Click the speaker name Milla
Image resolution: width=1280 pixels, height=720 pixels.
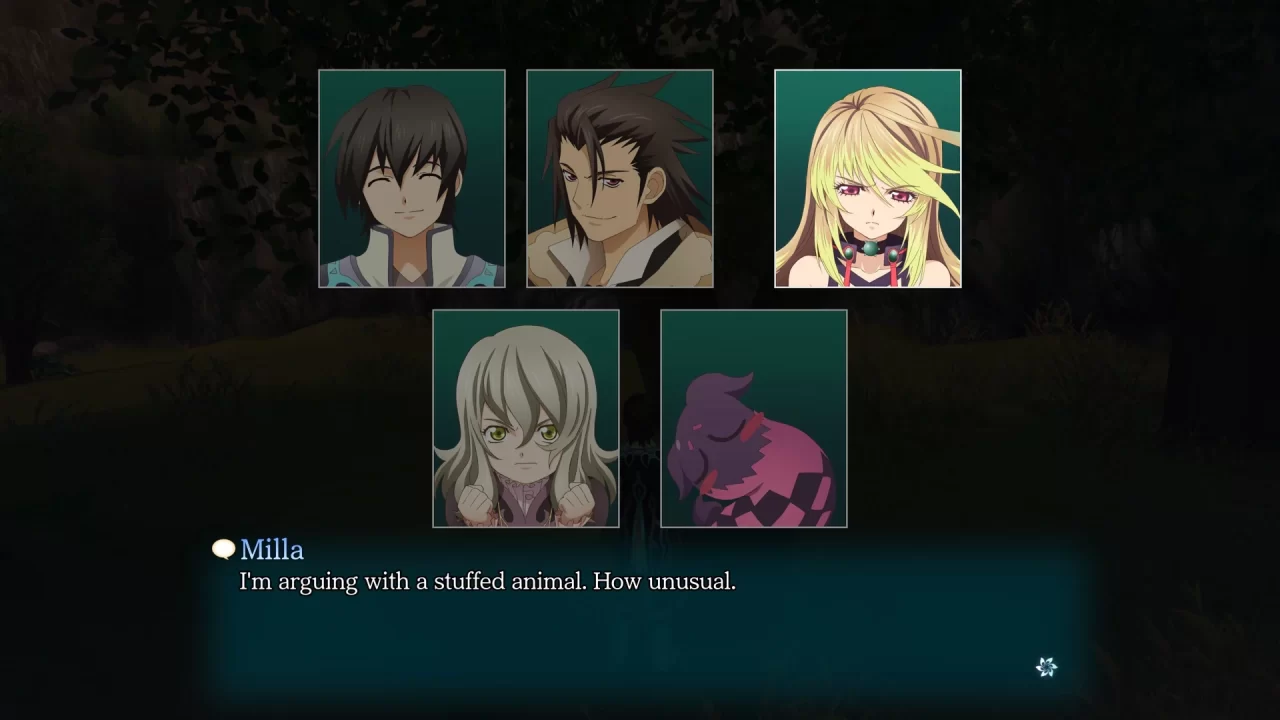click(x=272, y=550)
